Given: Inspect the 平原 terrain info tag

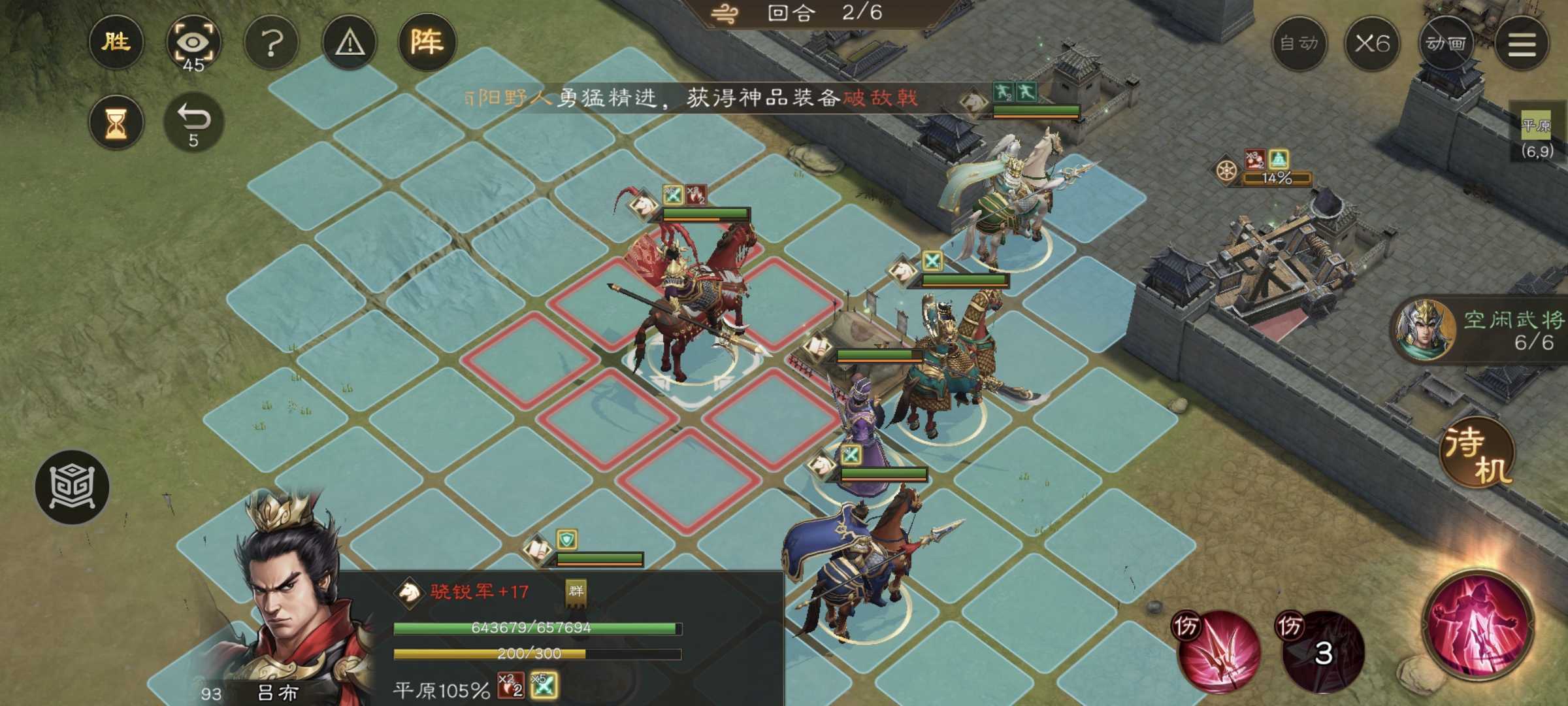Looking at the screenshot, I should [x=1536, y=125].
